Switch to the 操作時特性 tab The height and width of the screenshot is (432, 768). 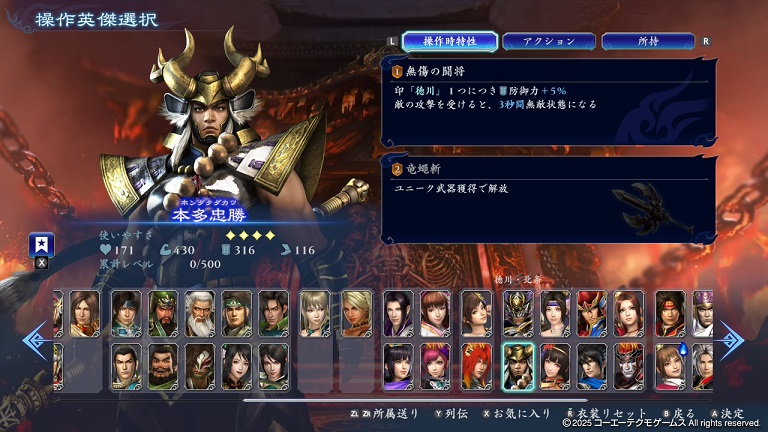click(450, 41)
